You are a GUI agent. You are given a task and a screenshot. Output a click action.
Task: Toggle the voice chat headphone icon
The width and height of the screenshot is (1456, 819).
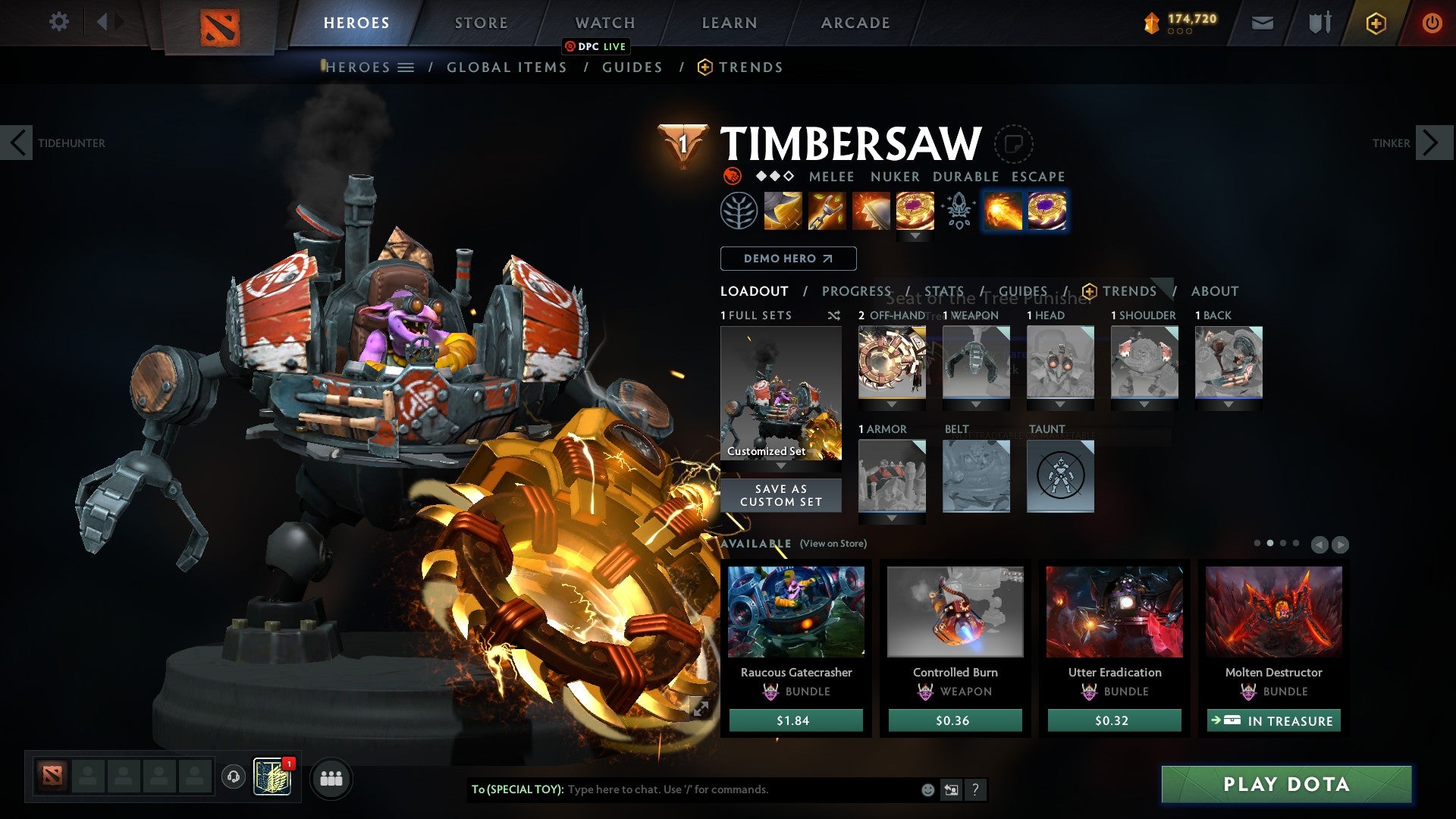click(x=232, y=777)
